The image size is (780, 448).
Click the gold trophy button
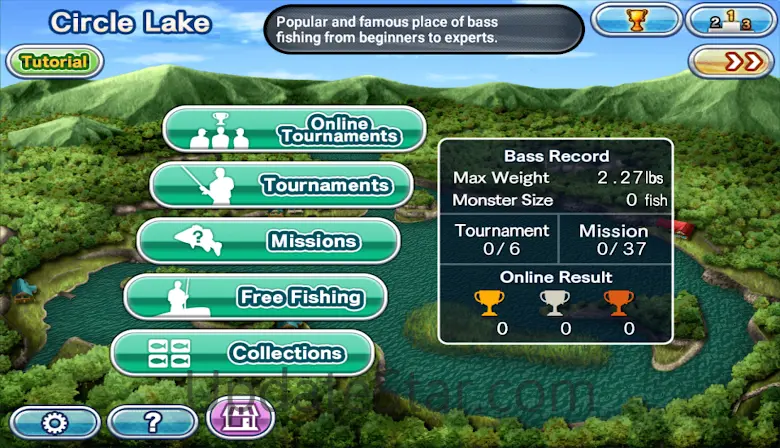click(x=634, y=20)
